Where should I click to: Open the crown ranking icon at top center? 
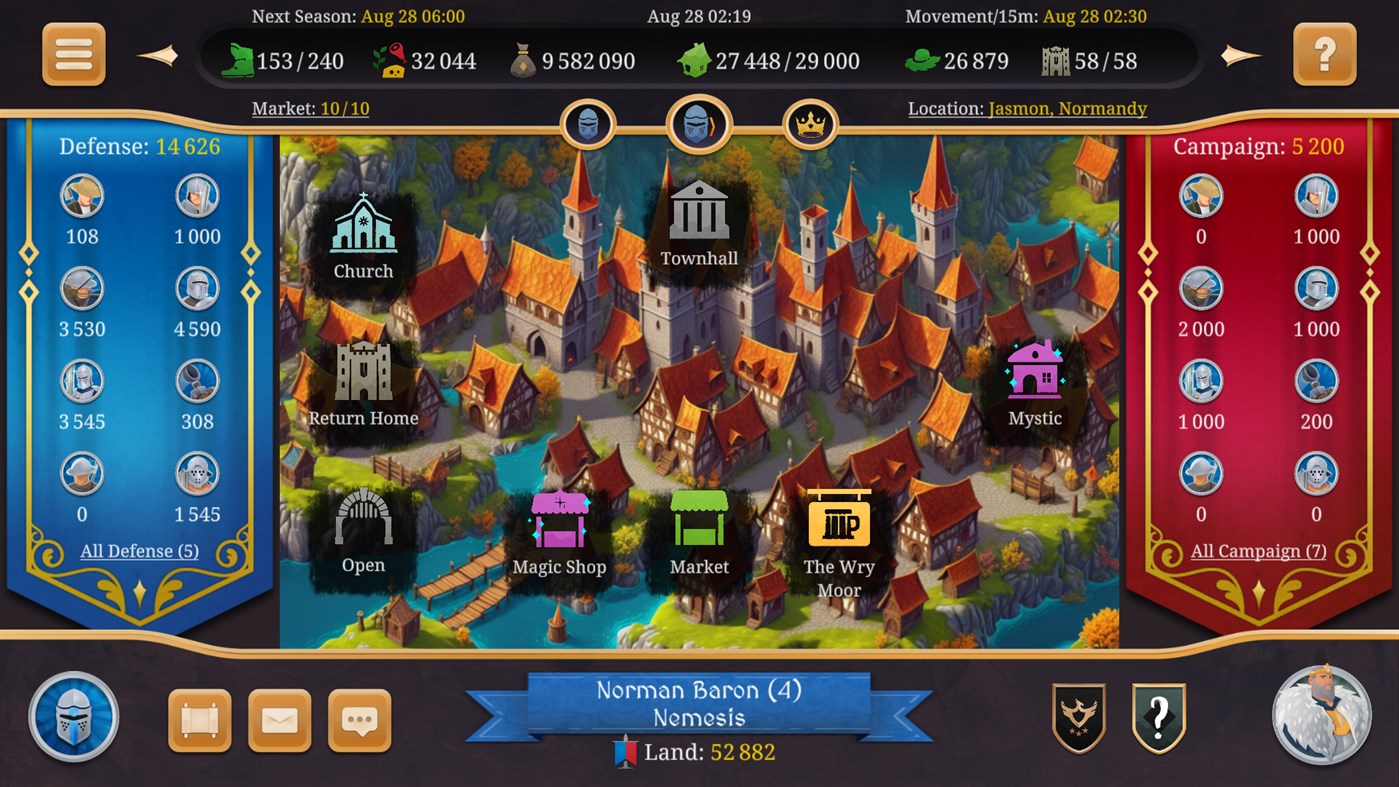point(812,122)
